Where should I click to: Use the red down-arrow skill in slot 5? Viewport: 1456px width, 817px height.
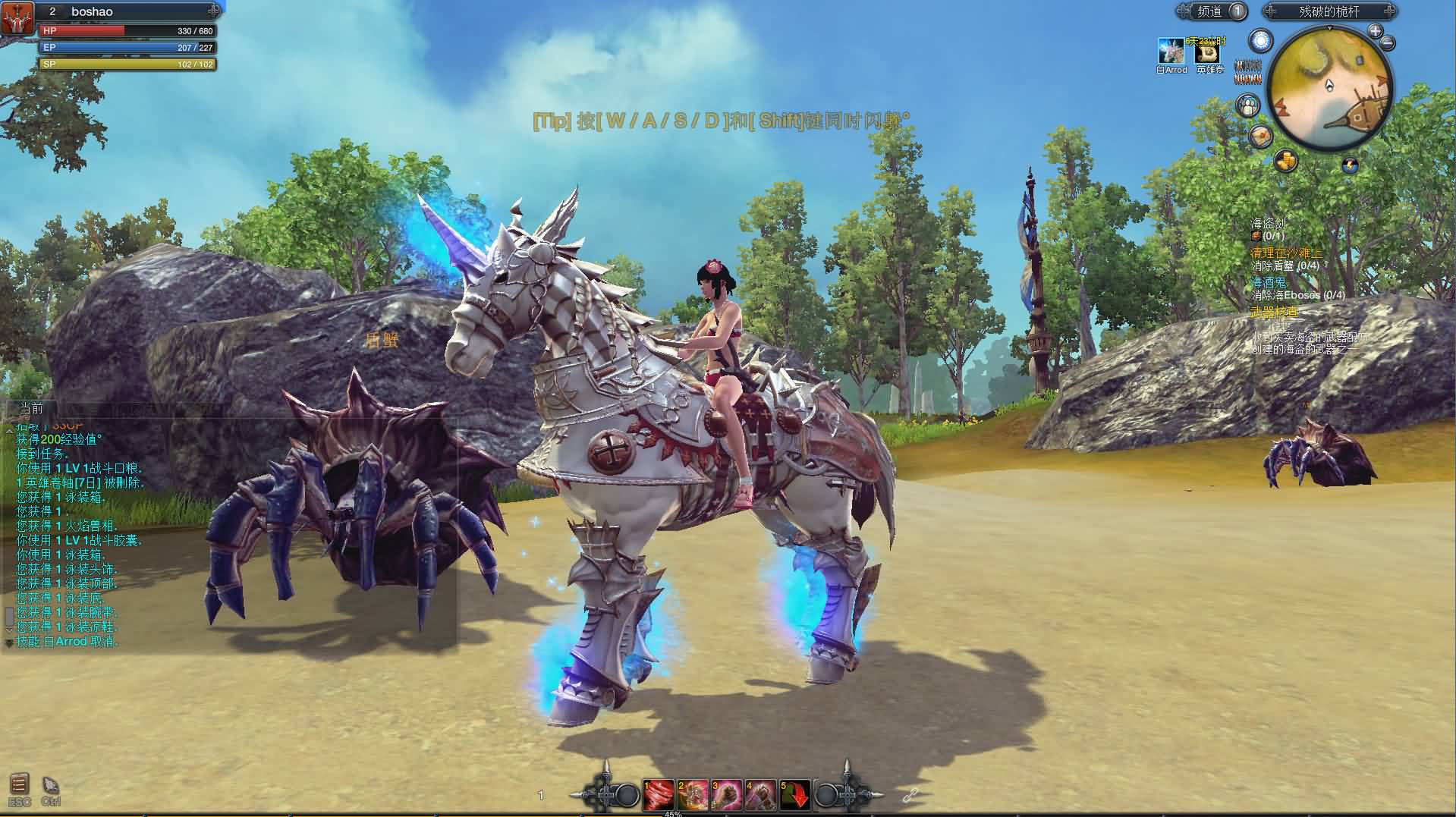coord(795,794)
